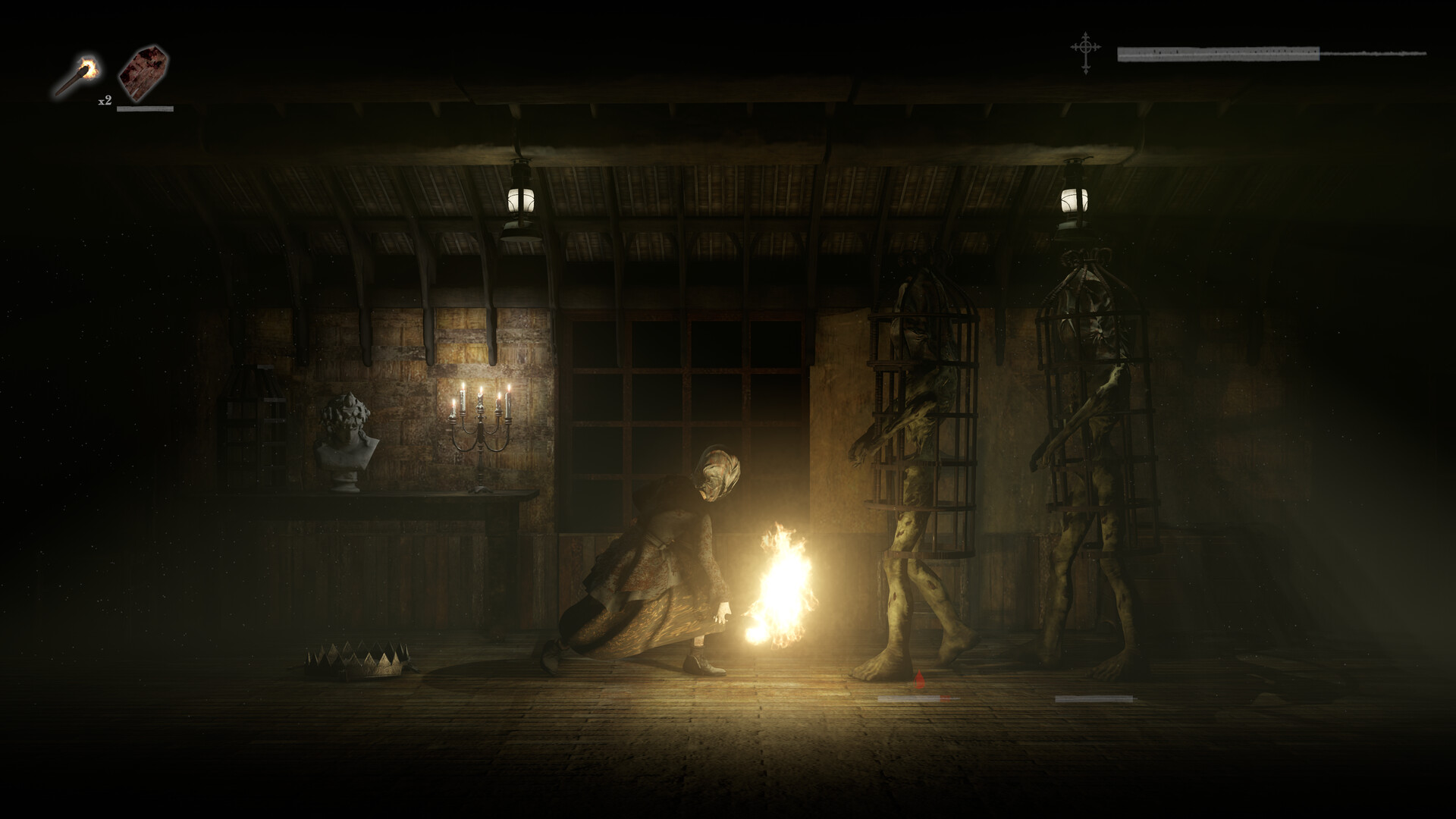Select the burning torch weapon icon
This screenshot has height=819, width=1456.
(x=82, y=72)
